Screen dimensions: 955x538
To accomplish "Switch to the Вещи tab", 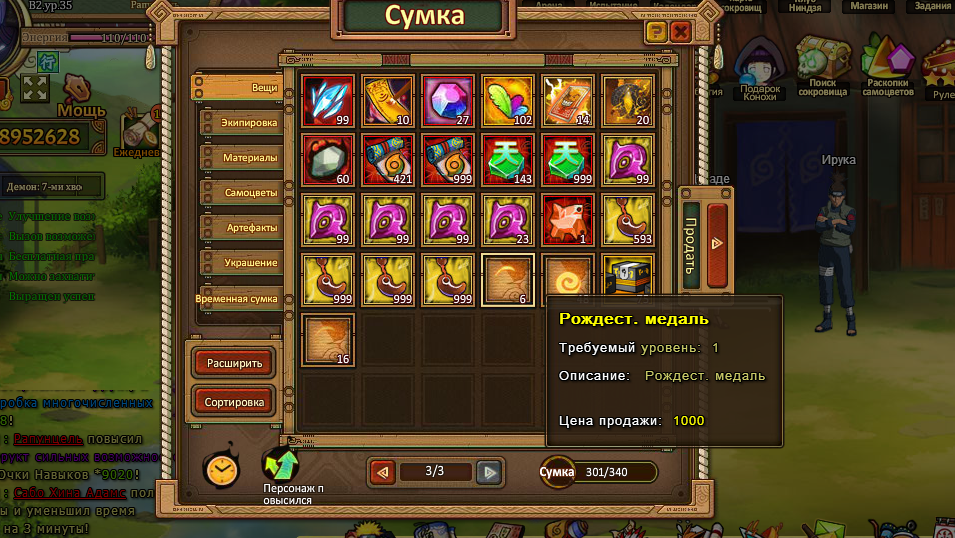I will pyautogui.click(x=238, y=88).
